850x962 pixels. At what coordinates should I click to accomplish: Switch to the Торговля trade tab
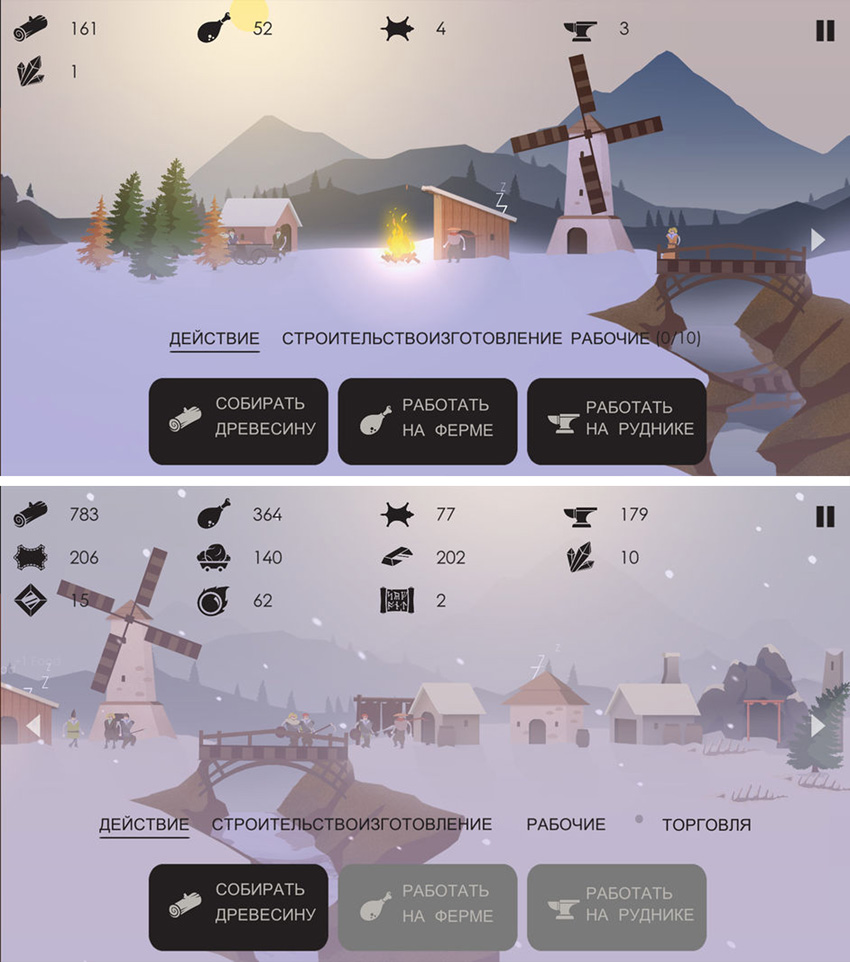[x=706, y=824]
